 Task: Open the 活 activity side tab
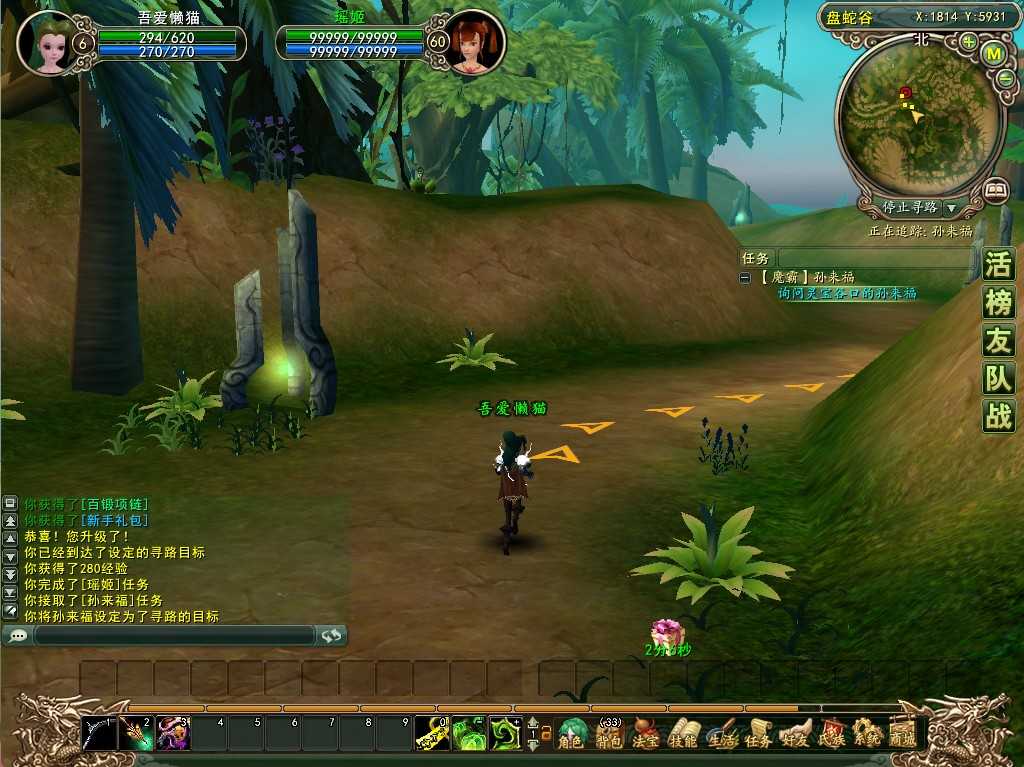pyautogui.click(x=998, y=265)
